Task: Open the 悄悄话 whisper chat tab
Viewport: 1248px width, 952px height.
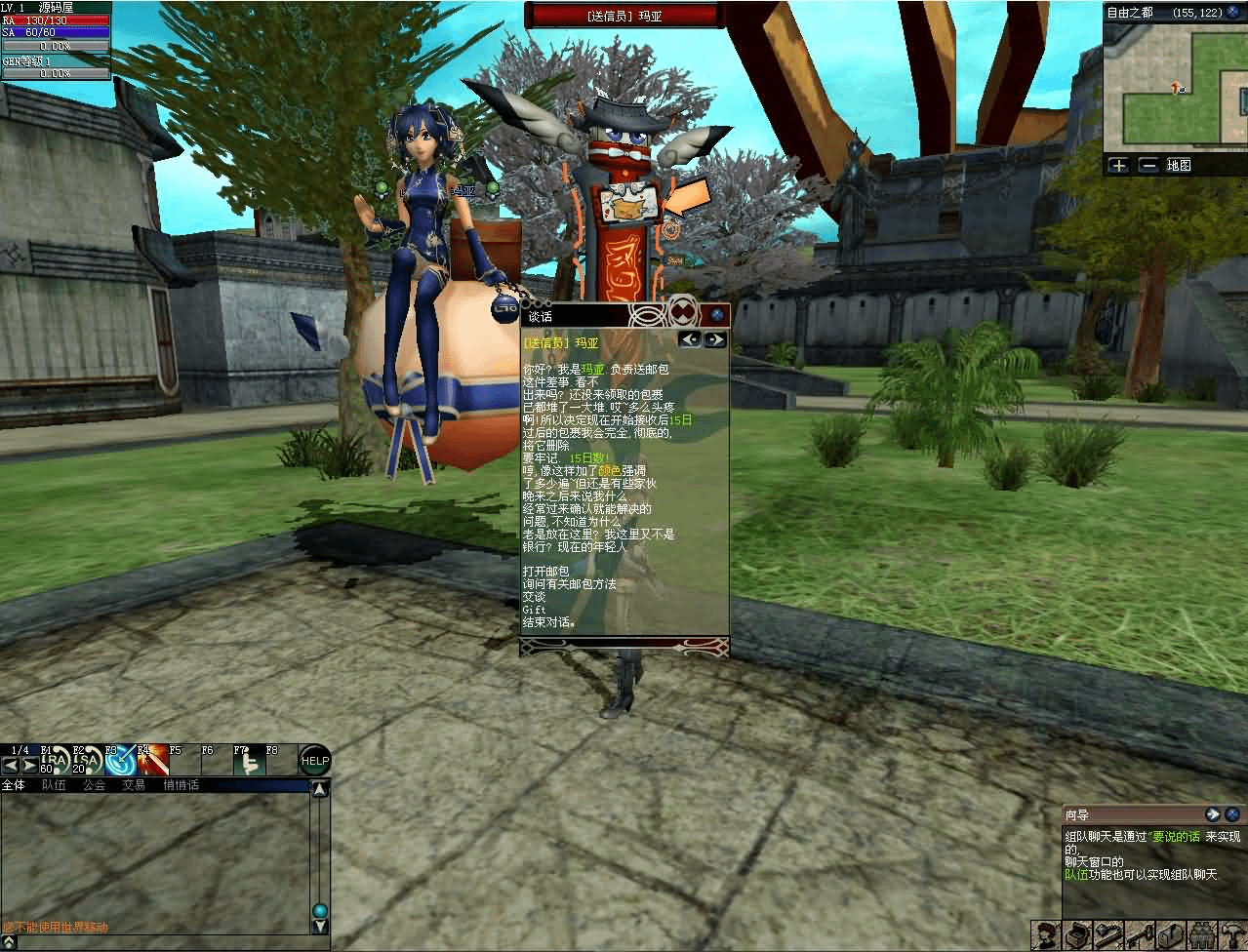Action: point(181,785)
